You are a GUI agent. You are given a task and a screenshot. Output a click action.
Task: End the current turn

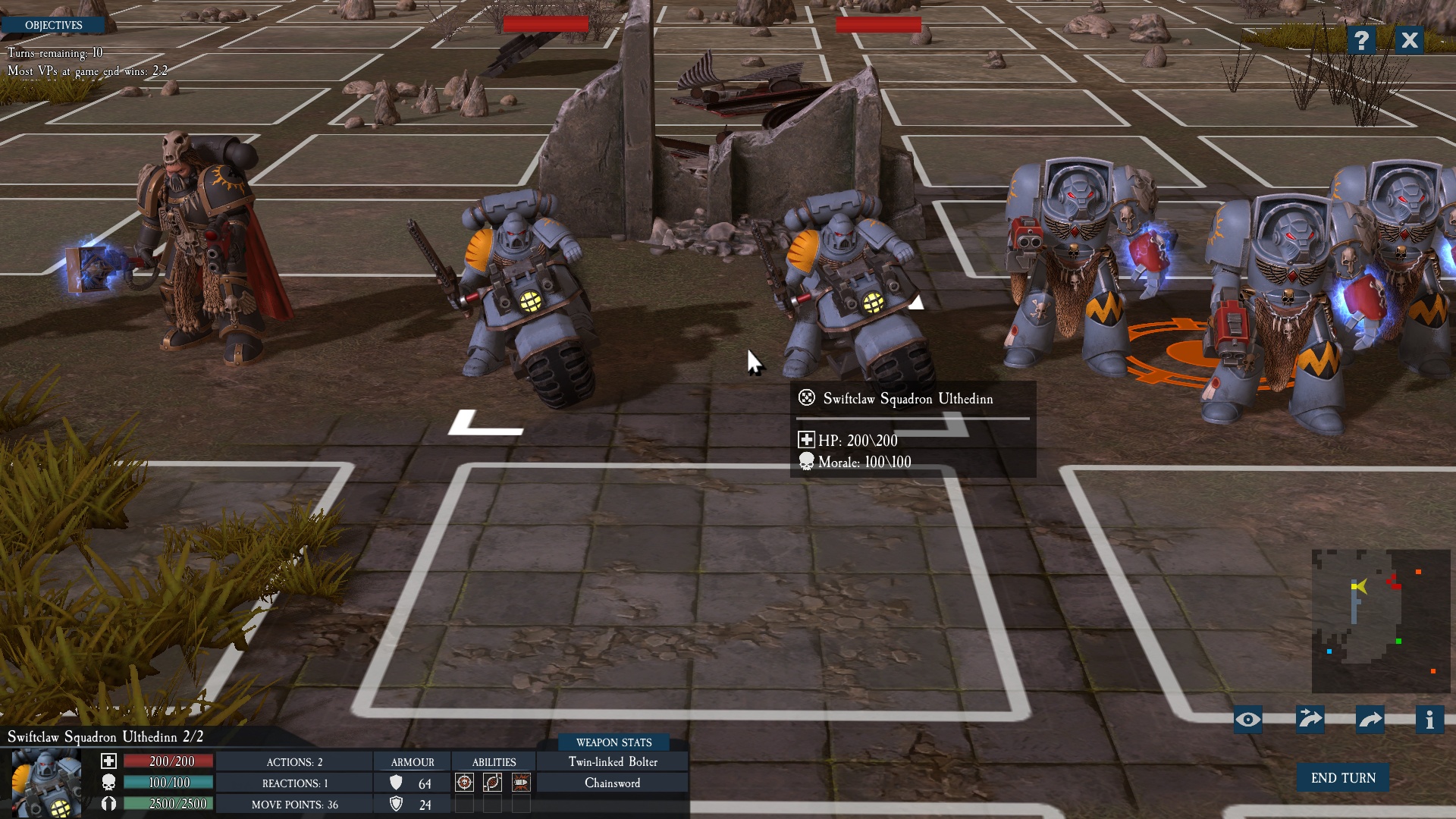pos(1342,778)
